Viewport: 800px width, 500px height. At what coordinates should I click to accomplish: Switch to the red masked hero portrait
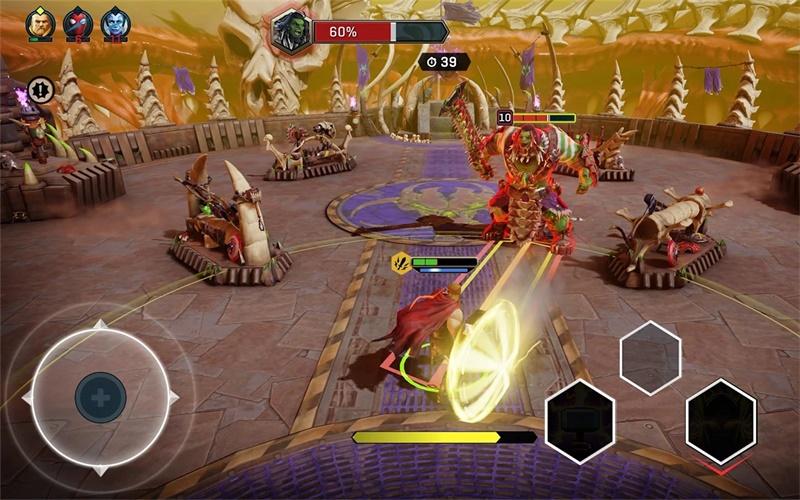click(78, 23)
